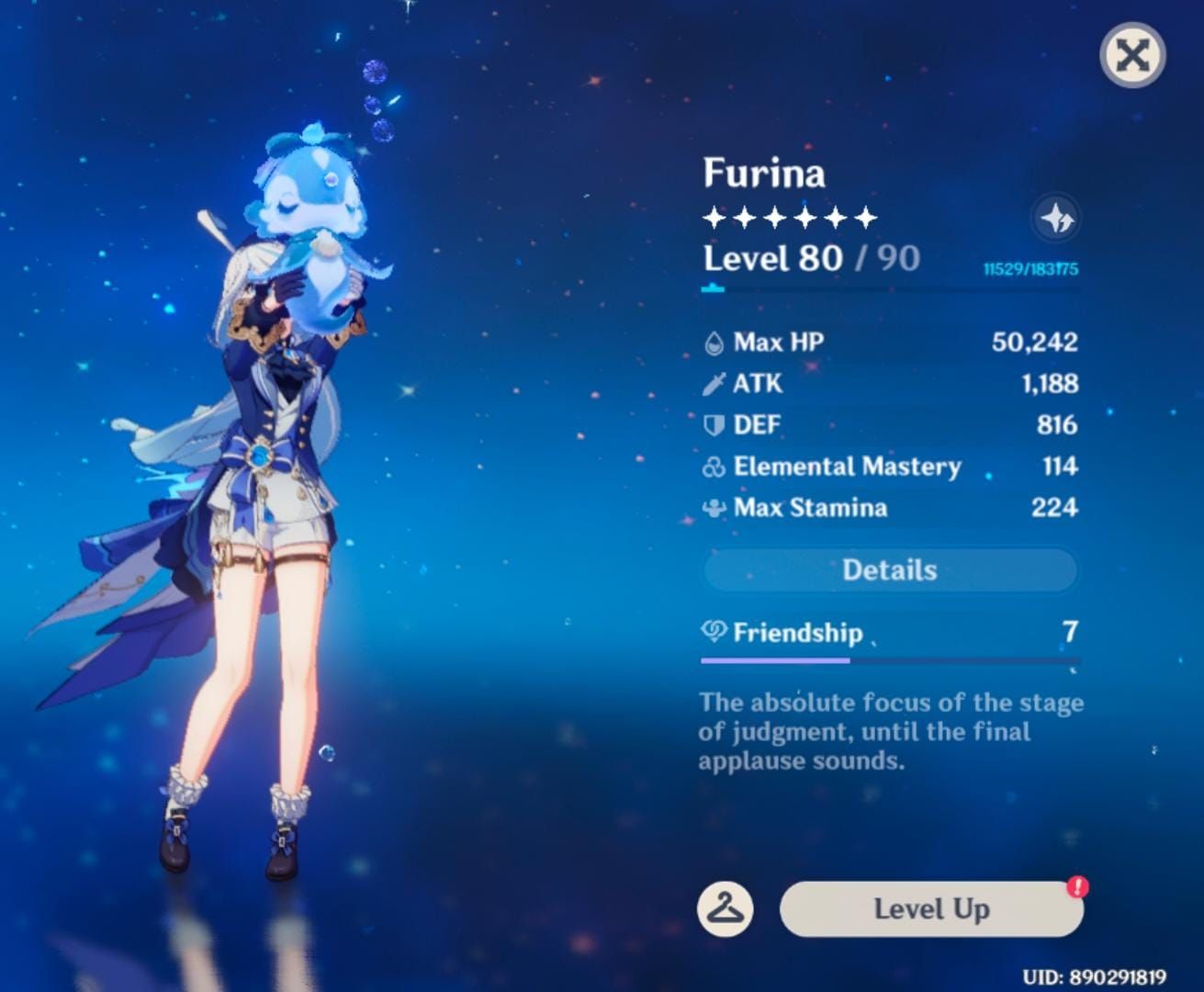The height and width of the screenshot is (992, 1204).
Task: Click the Furina name label
Action: point(763,173)
